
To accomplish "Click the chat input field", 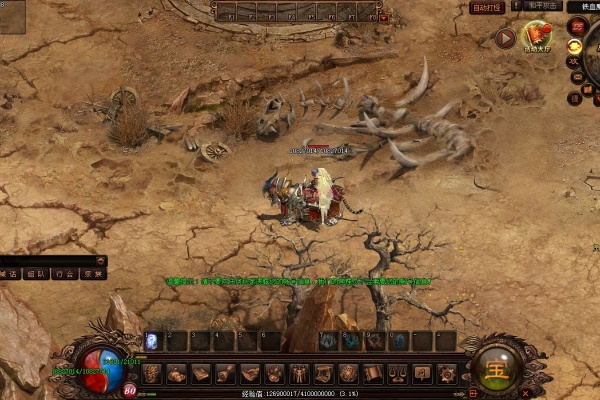I will [x=50, y=260].
